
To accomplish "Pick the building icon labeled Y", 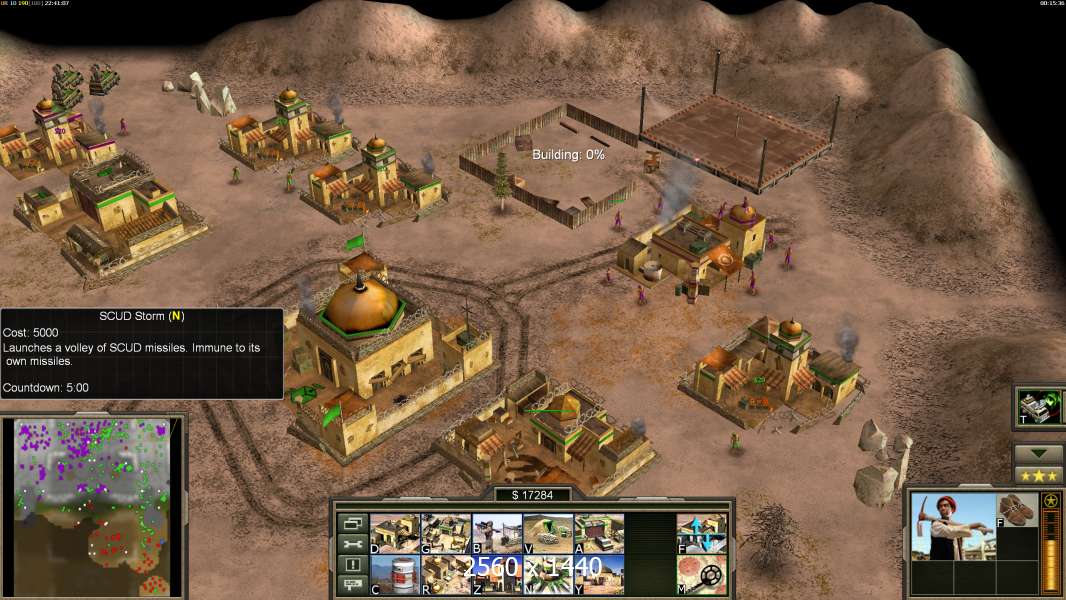I will 599,574.
